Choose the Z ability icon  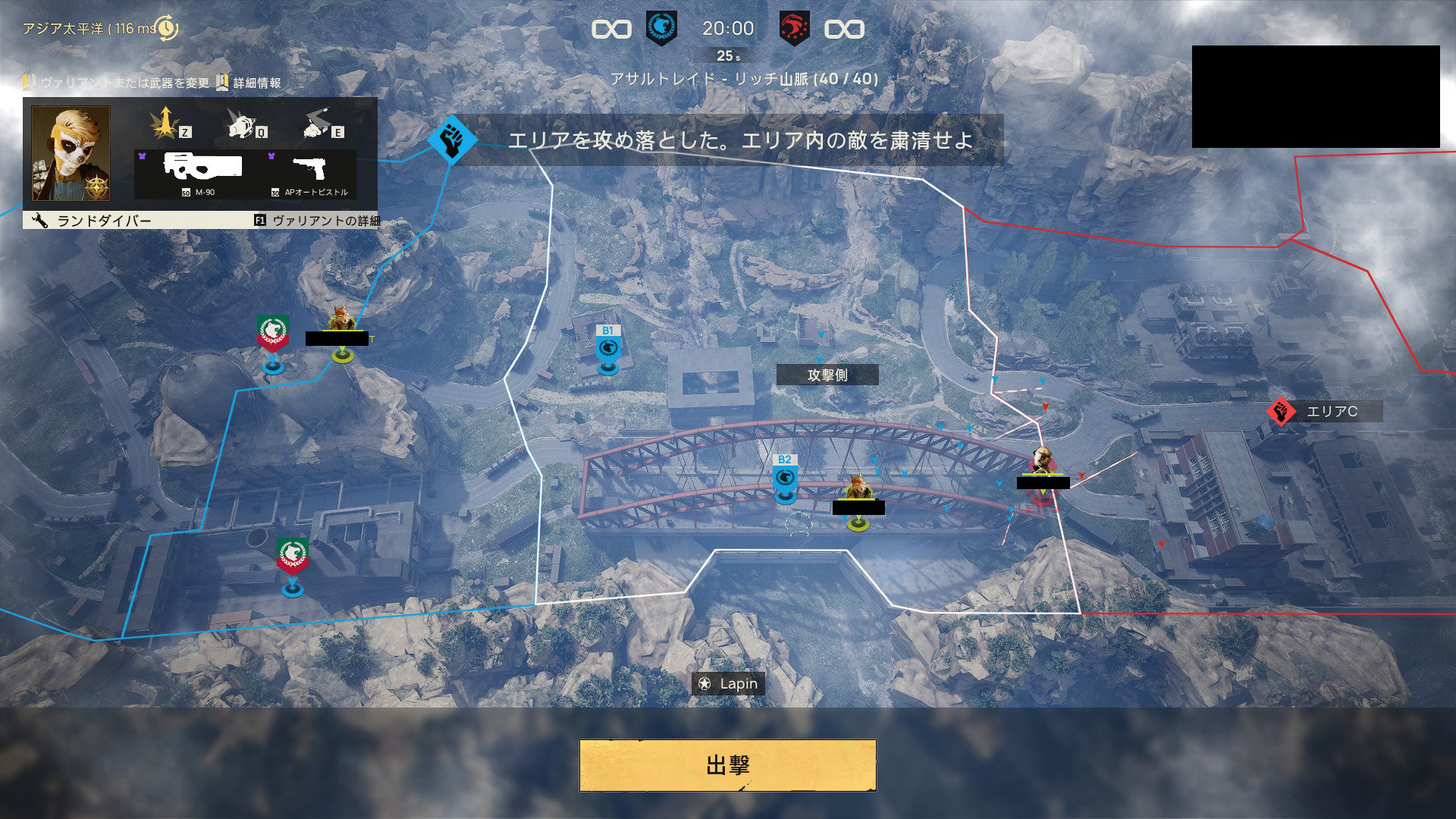[x=165, y=123]
